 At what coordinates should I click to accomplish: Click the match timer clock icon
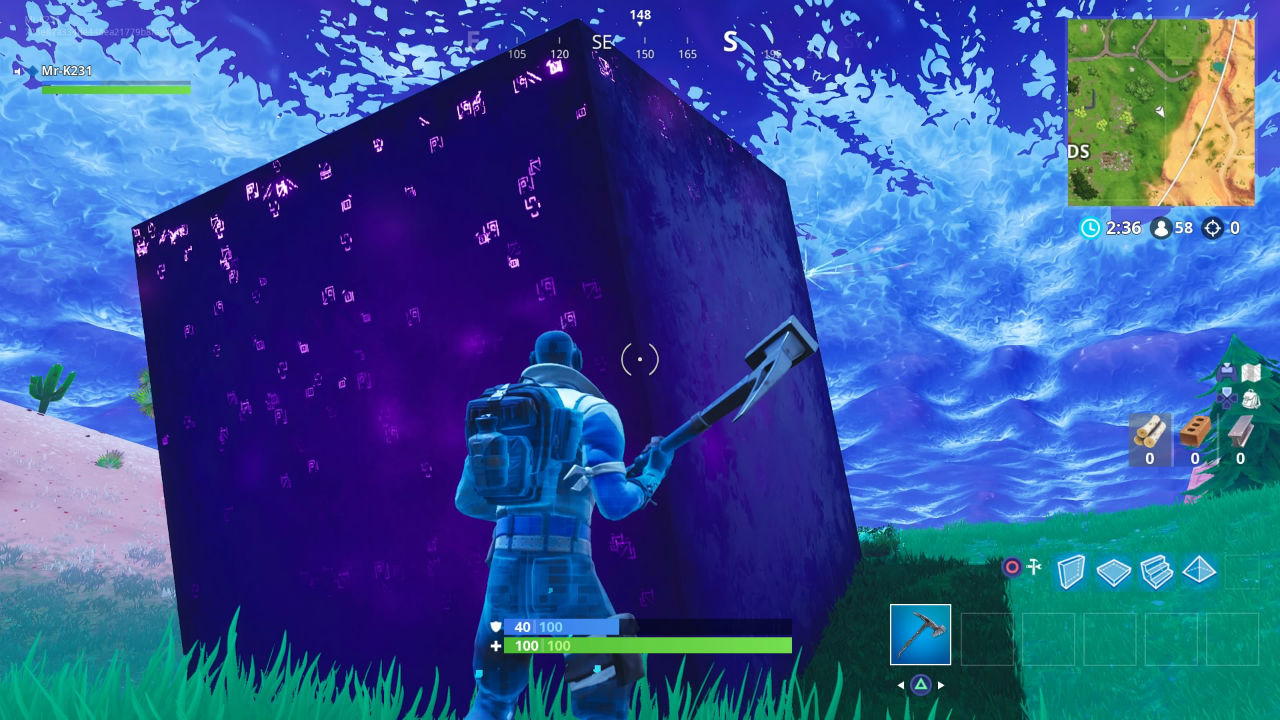click(1092, 228)
